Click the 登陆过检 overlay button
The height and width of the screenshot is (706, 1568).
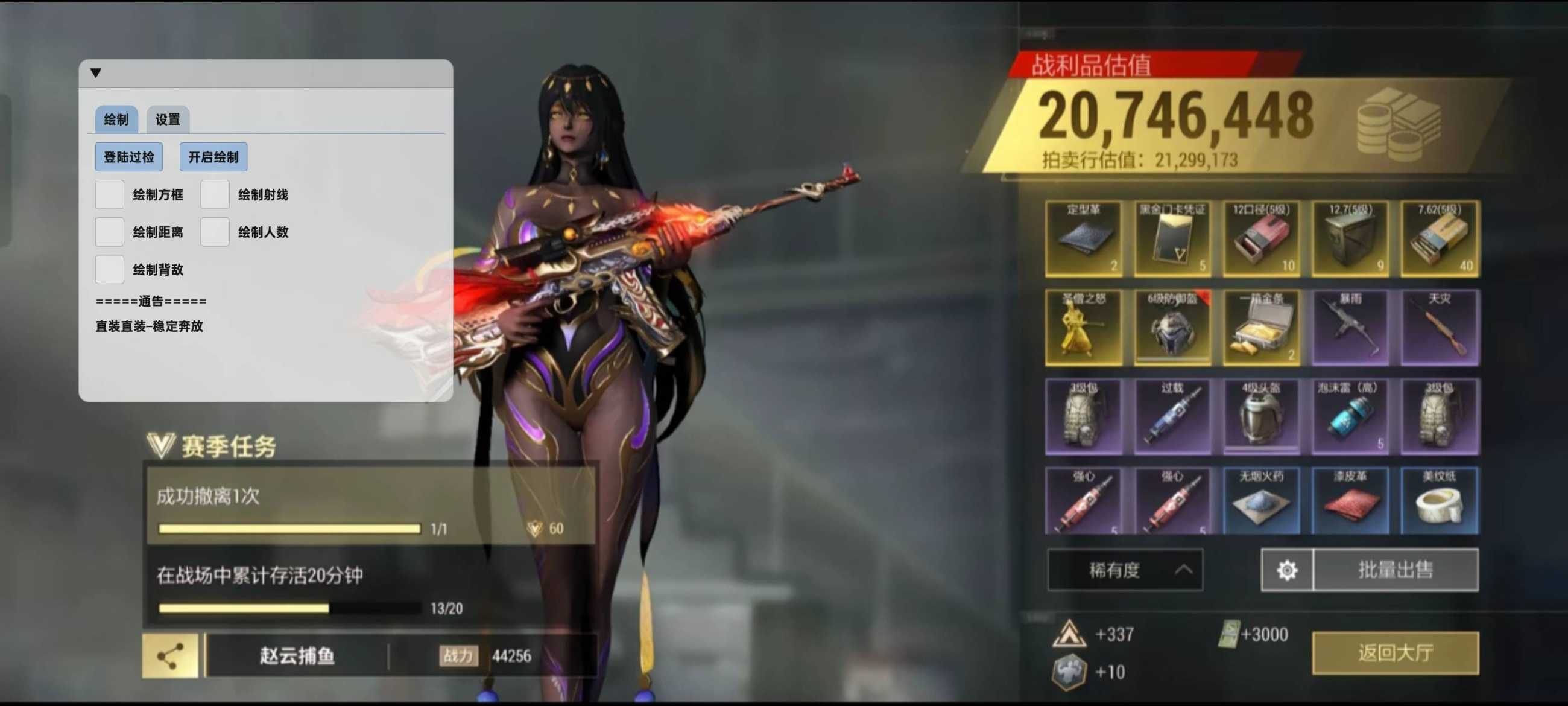pyautogui.click(x=128, y=157)
